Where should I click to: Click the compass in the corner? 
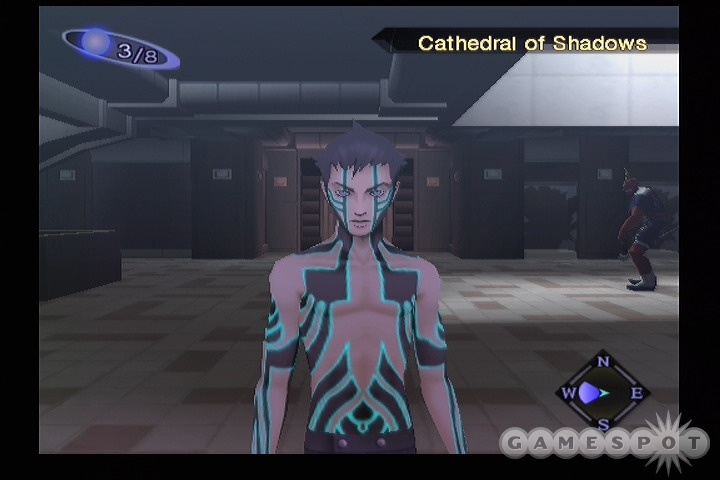[602, 393]
